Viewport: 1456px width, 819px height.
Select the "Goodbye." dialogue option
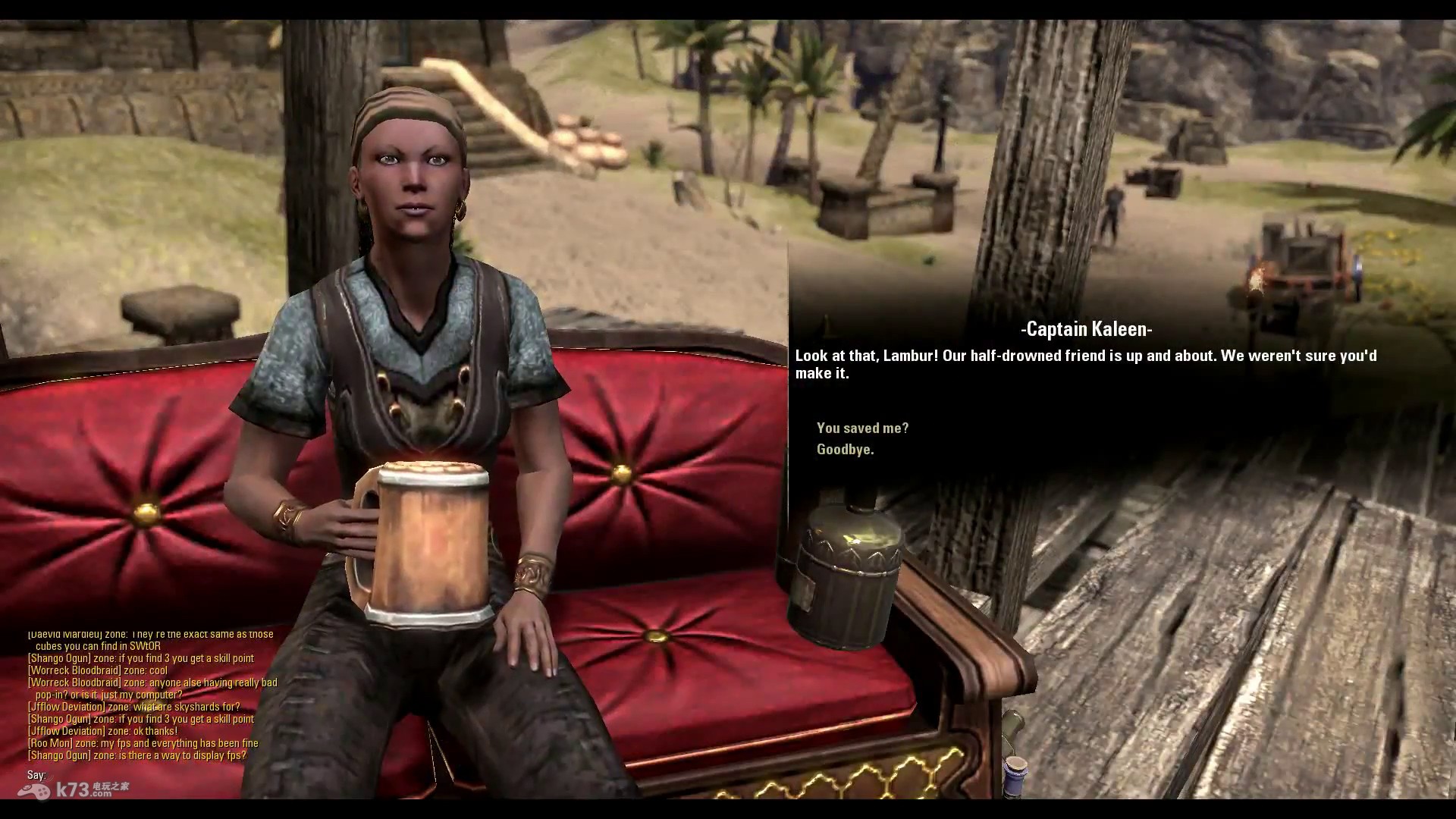[845, 450]
